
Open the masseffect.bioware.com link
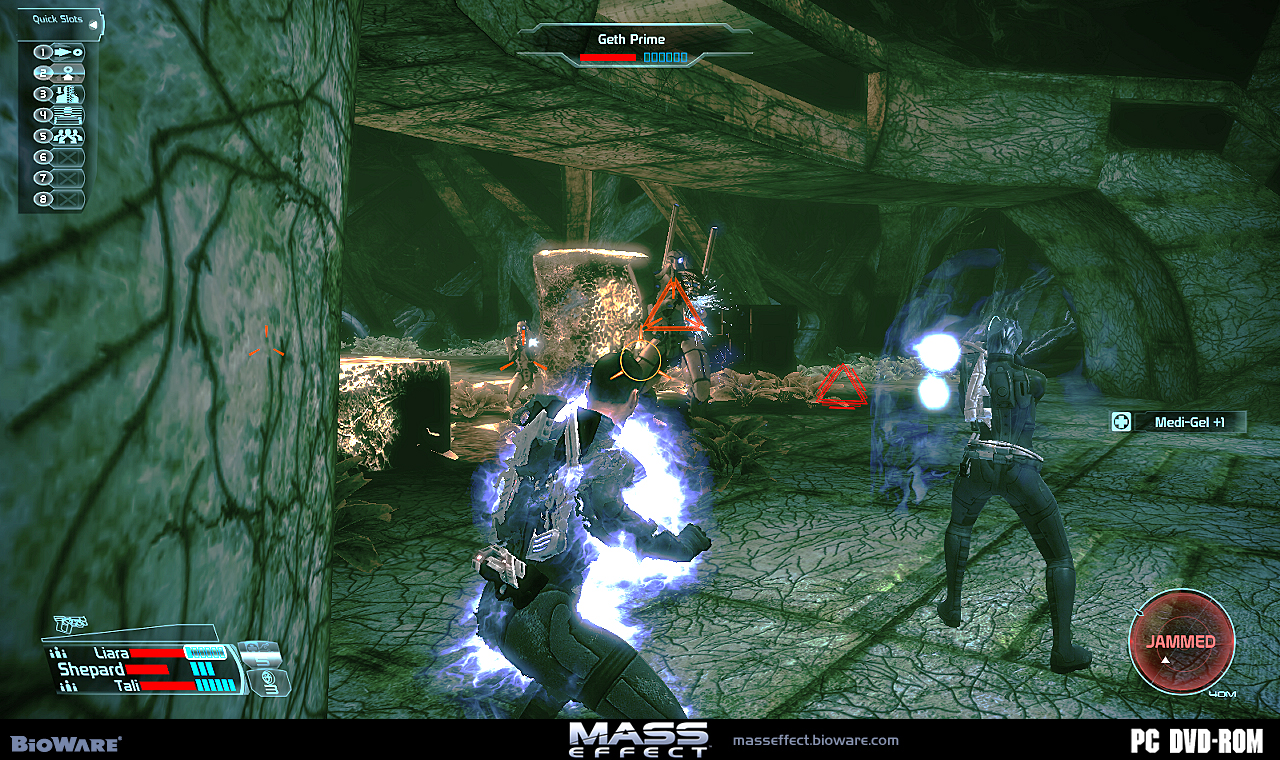pyautogui.click(x=816, y=741)
